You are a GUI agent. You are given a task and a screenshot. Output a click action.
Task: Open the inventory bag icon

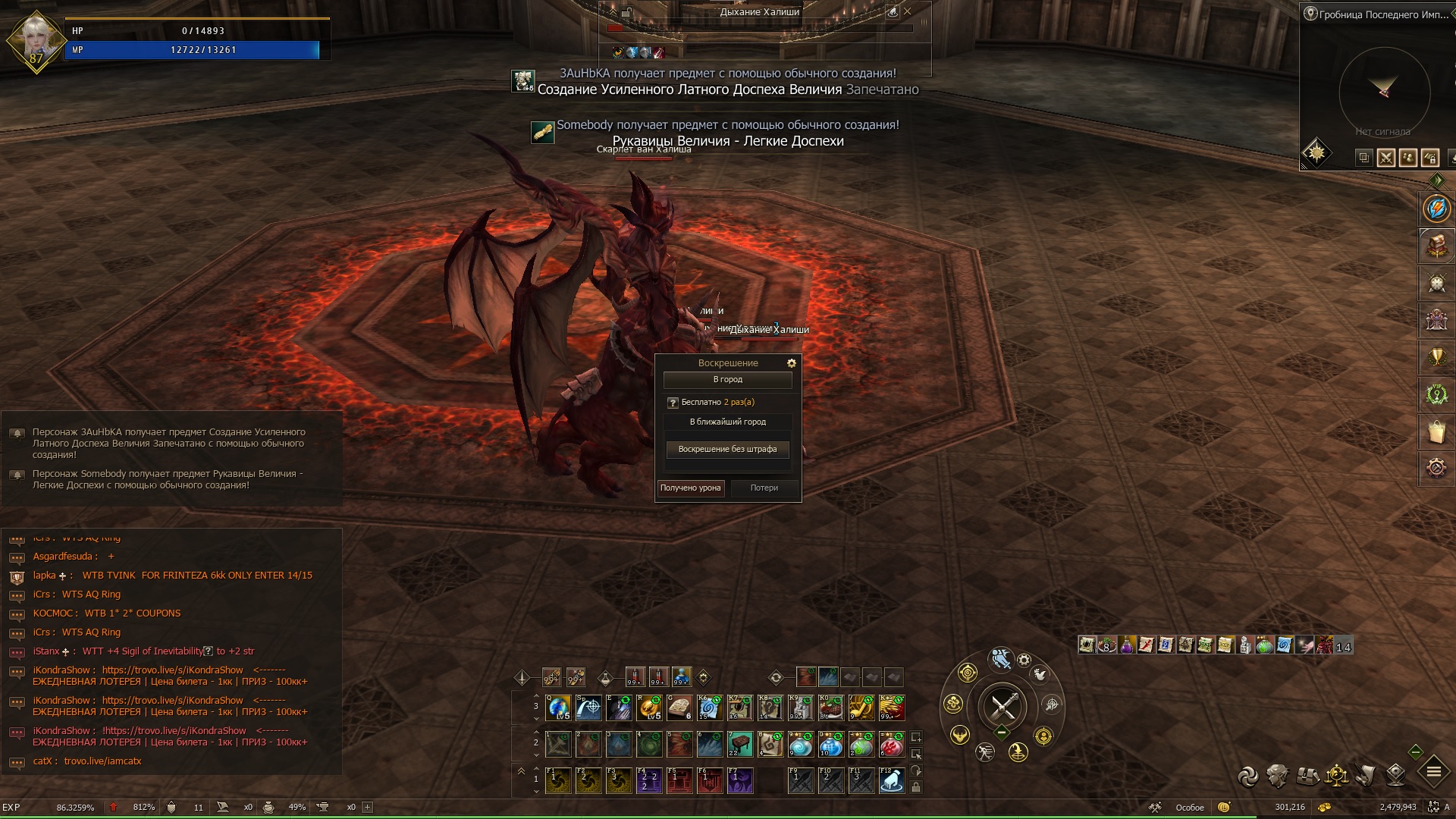[x=1307, y=776]
